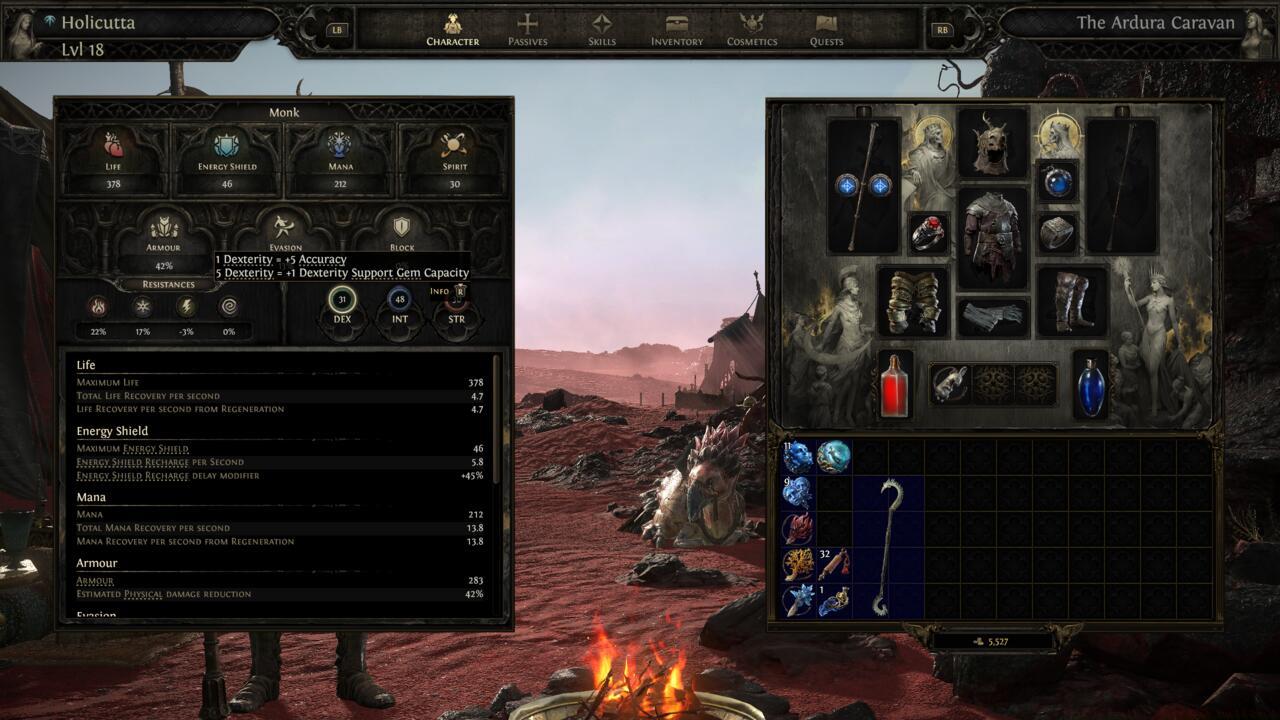Viewport: 1280px width, 720px height.
Task: Go to the Inventory tab
Action: [677, 30]
